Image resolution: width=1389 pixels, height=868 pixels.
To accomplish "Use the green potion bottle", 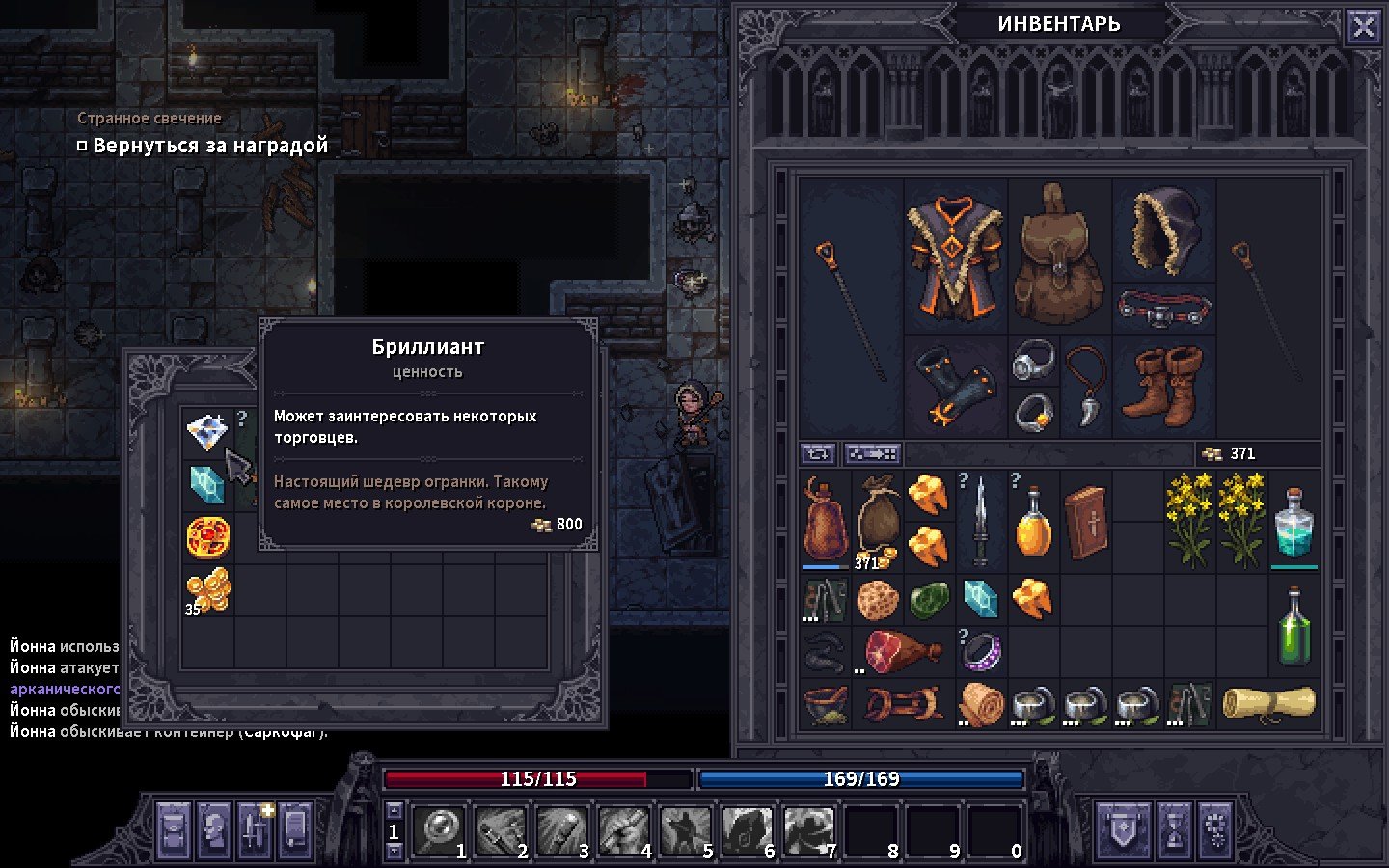I will click(x=1294, y=627).
